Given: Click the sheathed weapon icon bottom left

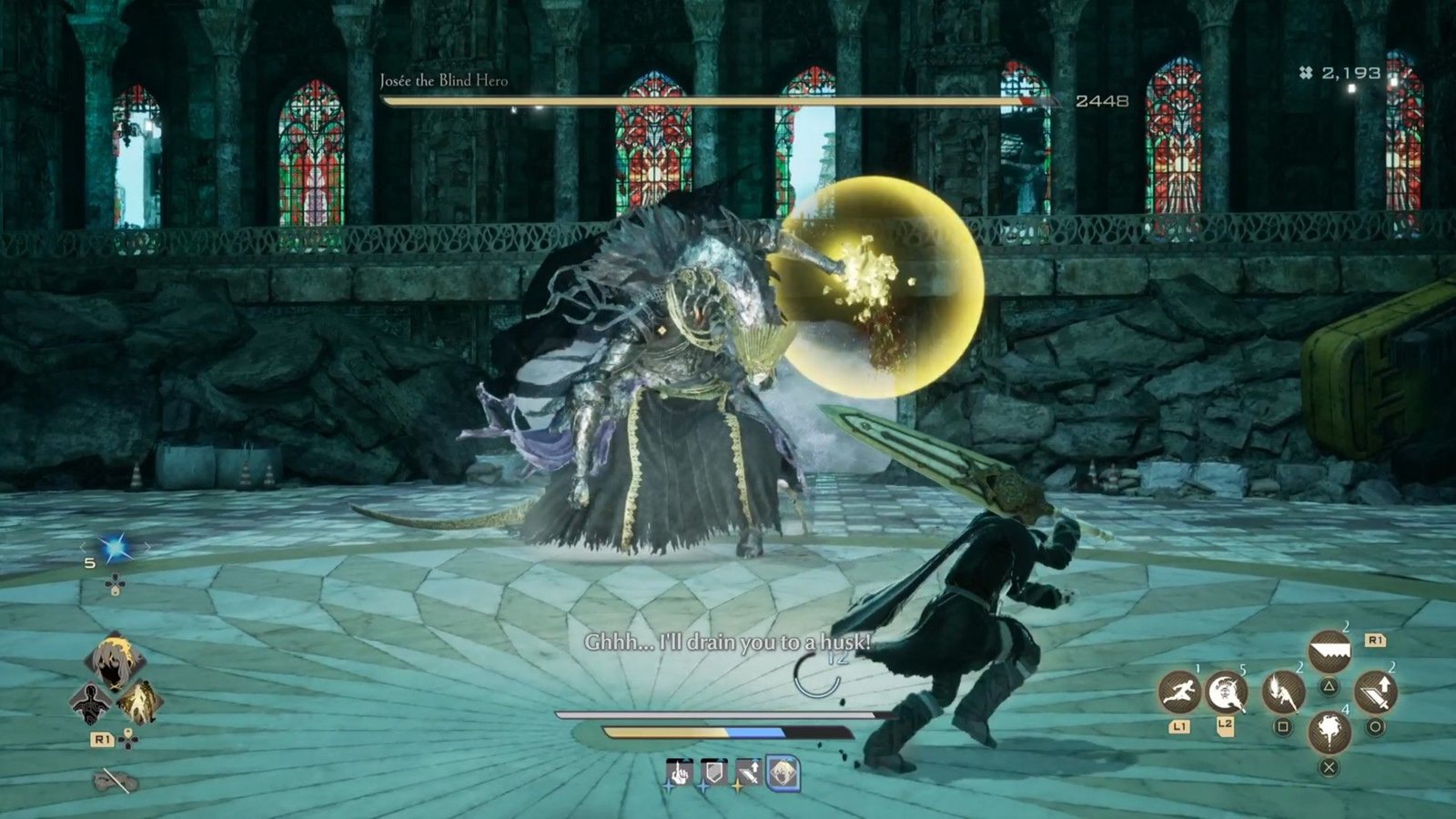Looking at the screenshot, I should [115, 779].
